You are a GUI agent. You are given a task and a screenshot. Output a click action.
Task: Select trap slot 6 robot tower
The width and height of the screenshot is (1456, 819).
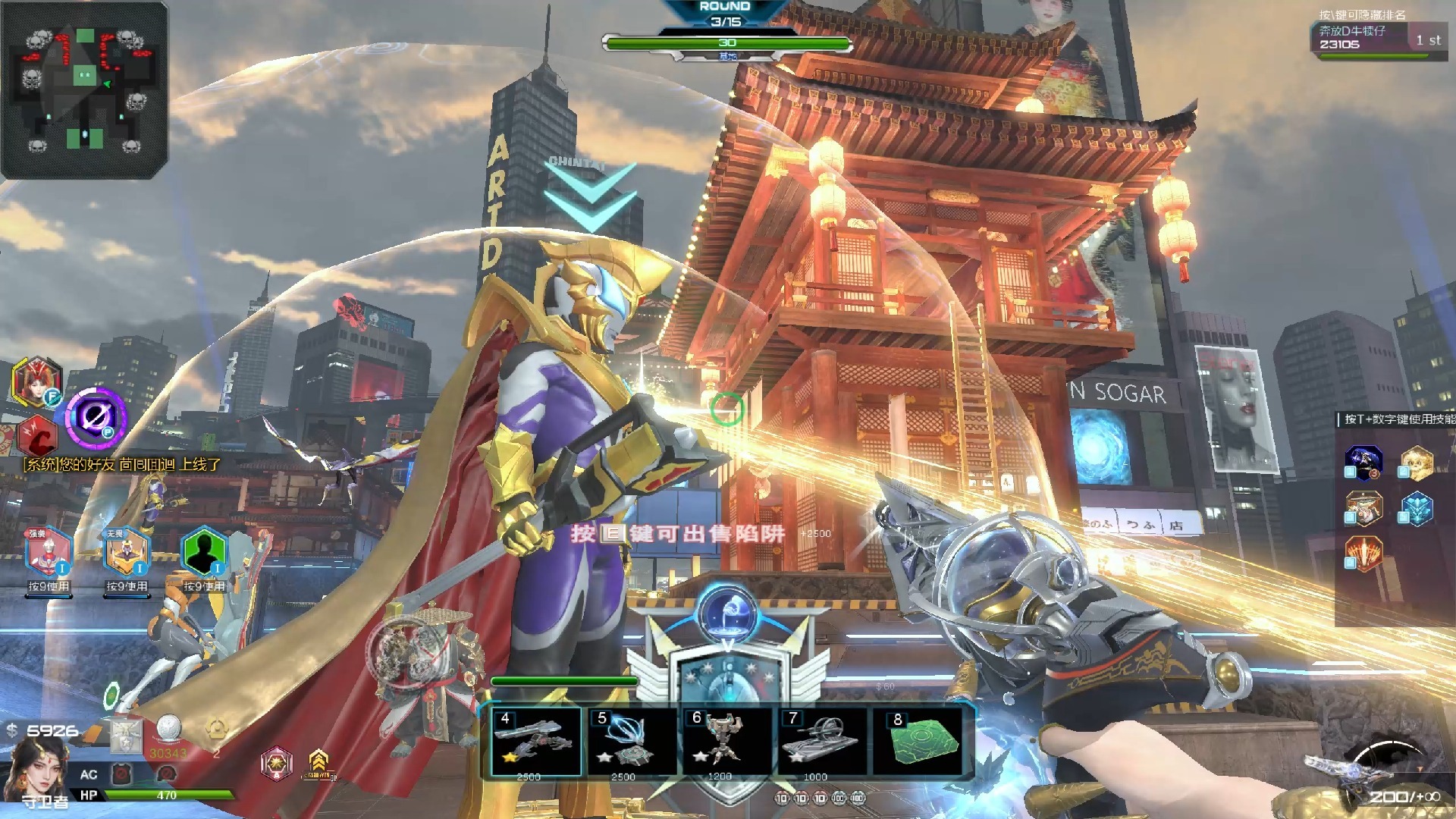pyautogui.click(x=724, y=742)
